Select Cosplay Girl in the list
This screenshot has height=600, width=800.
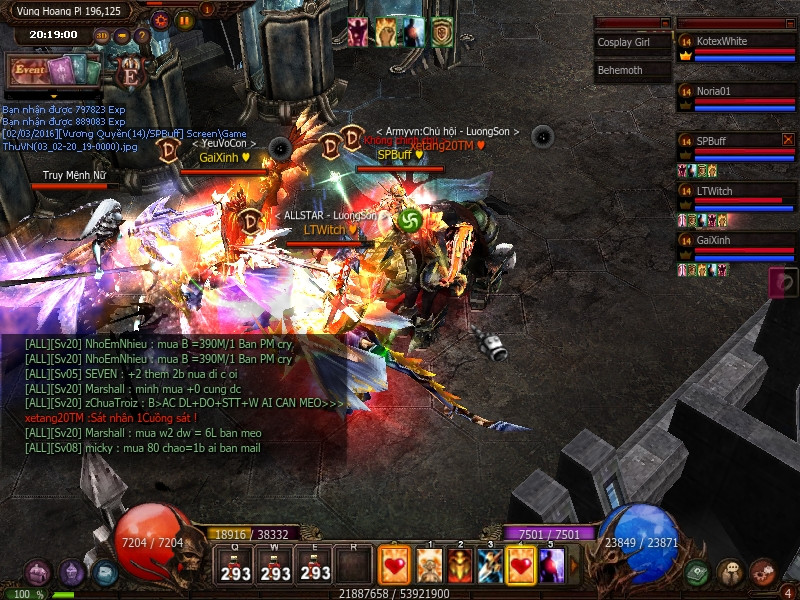(632, 43)
